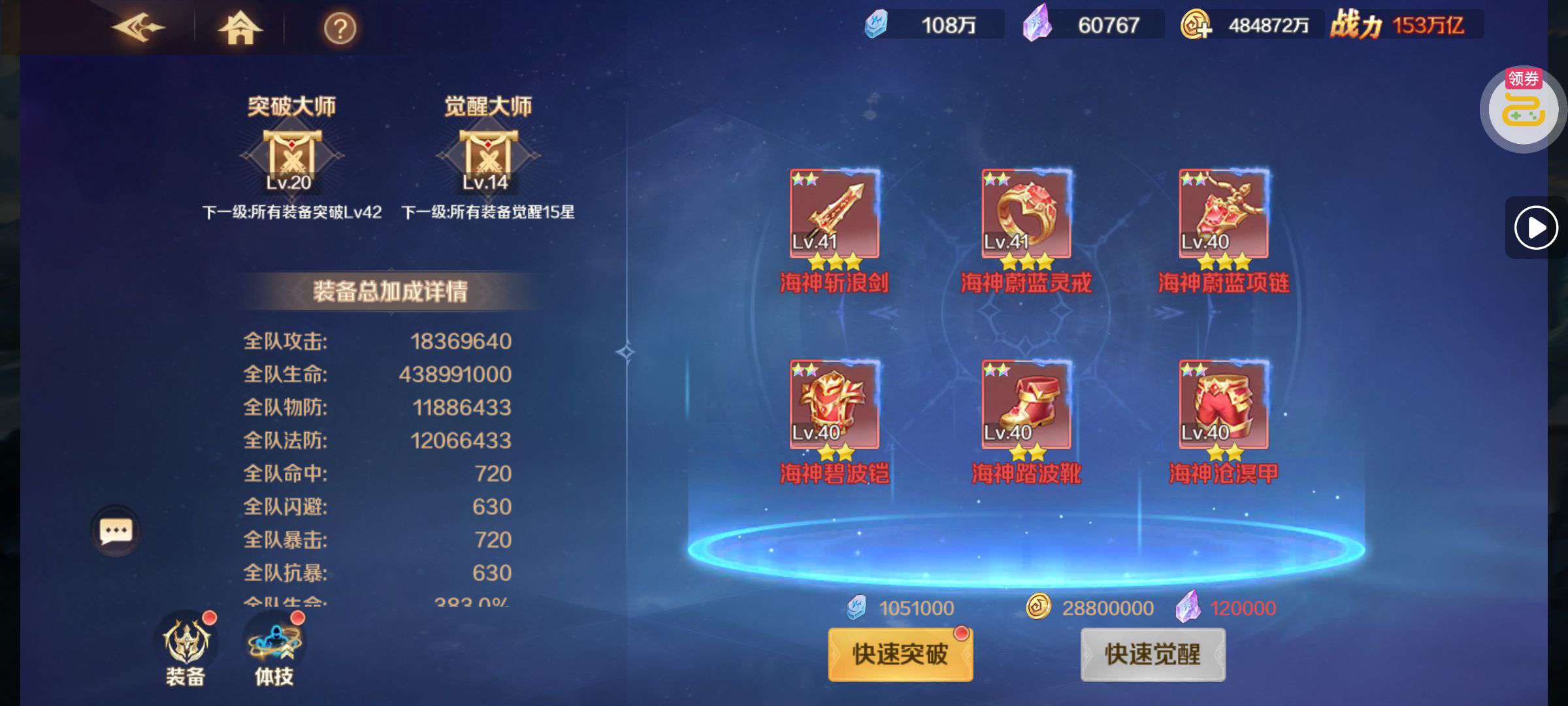
Task: Activate 快速觉醒 quick awakening
Action: point(1152,654)
